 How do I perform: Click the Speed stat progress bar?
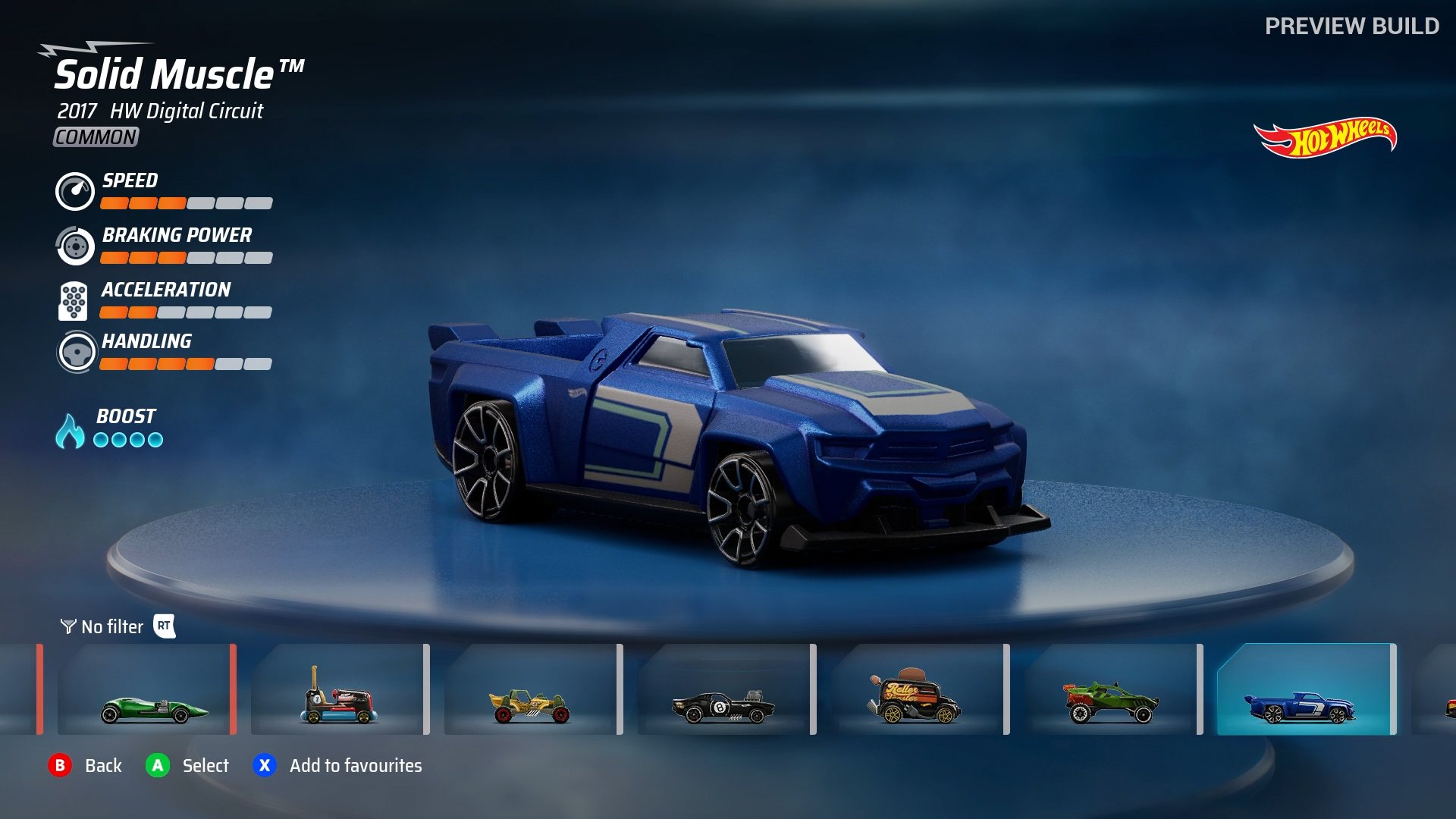tap(185, 203)
